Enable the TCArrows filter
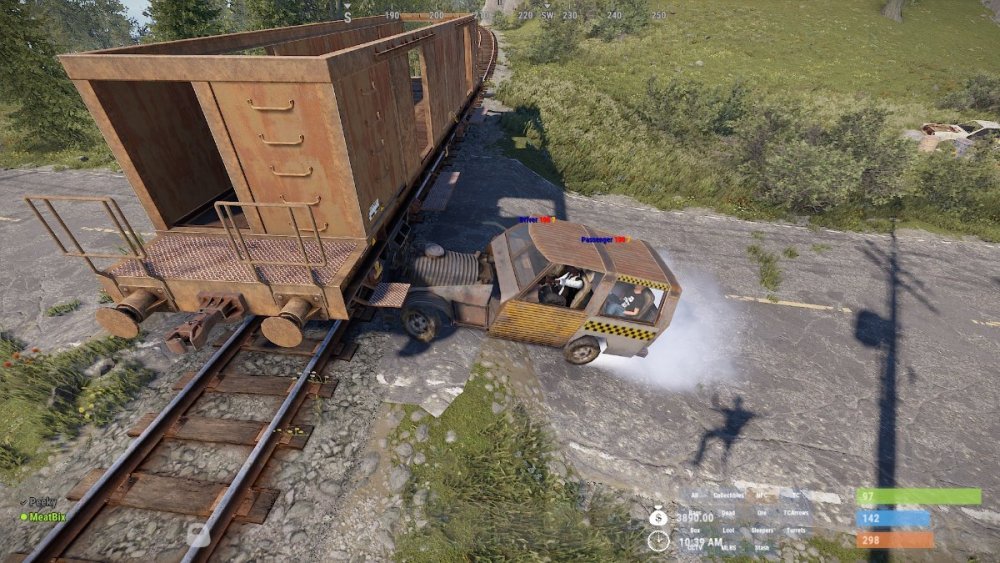1000x563 pixels. (796, 513)
